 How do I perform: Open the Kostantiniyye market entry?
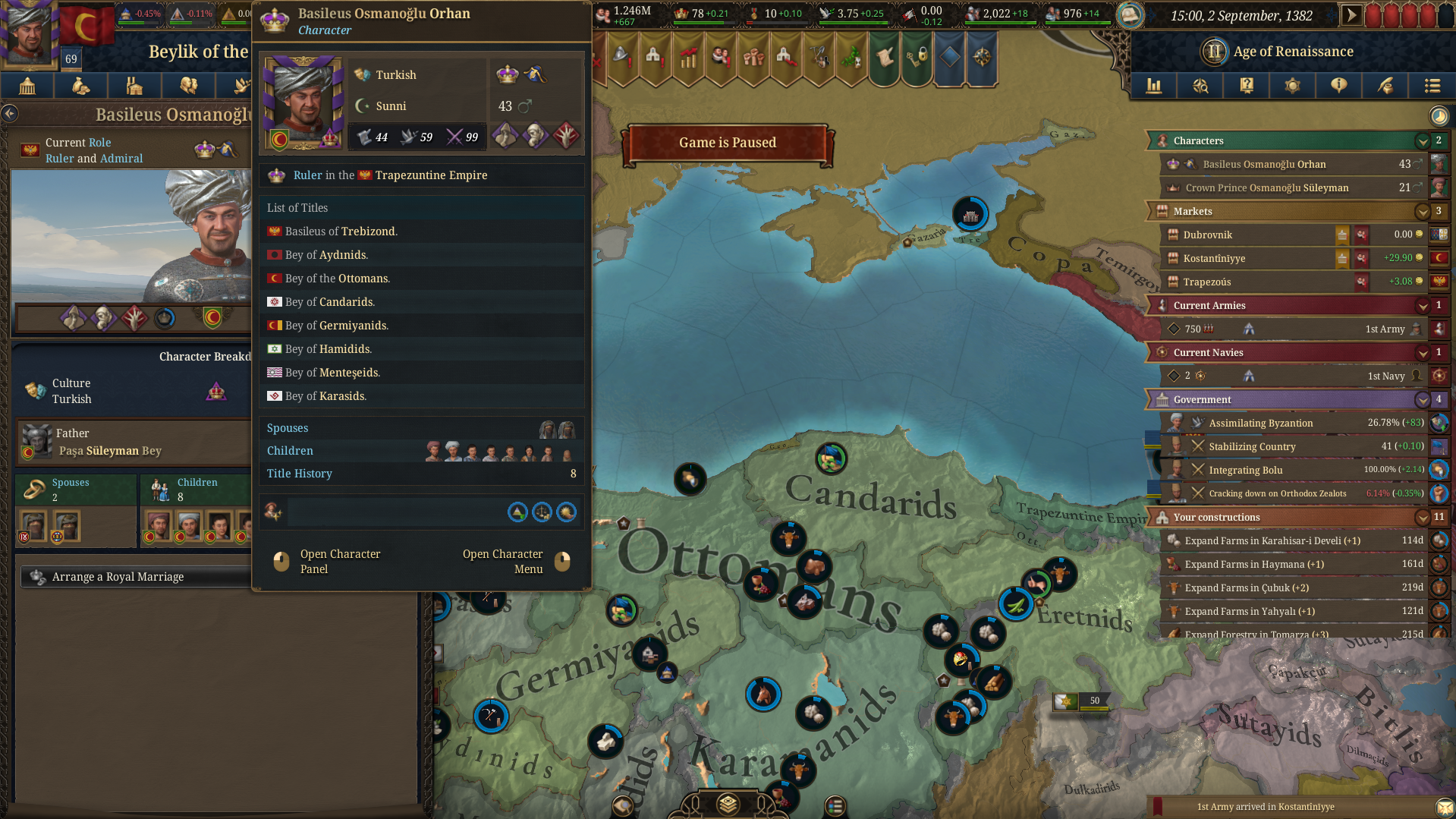(1214, 258)
